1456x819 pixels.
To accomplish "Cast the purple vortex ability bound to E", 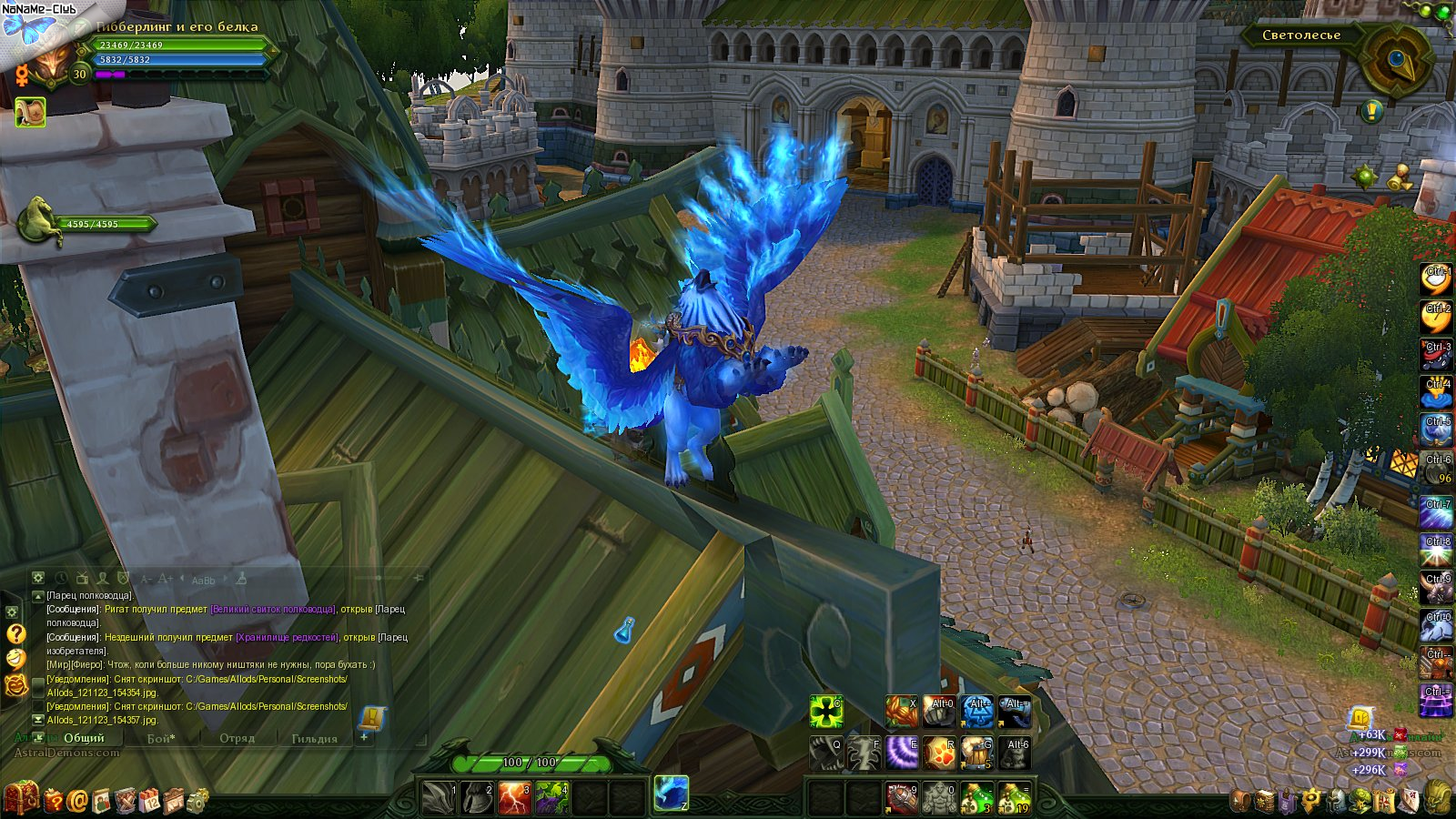I will coord(903,753).
